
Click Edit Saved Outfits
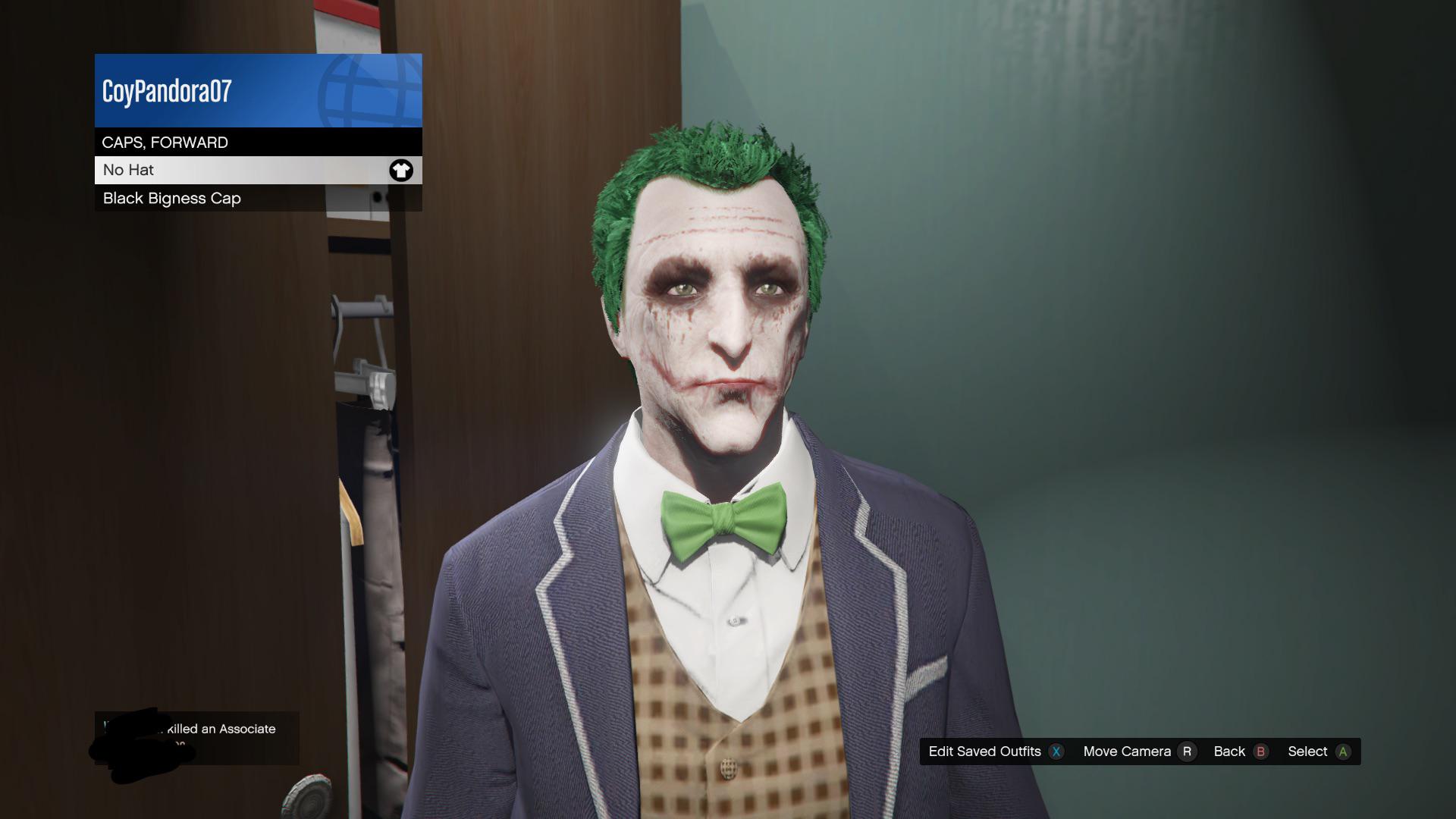986,752
